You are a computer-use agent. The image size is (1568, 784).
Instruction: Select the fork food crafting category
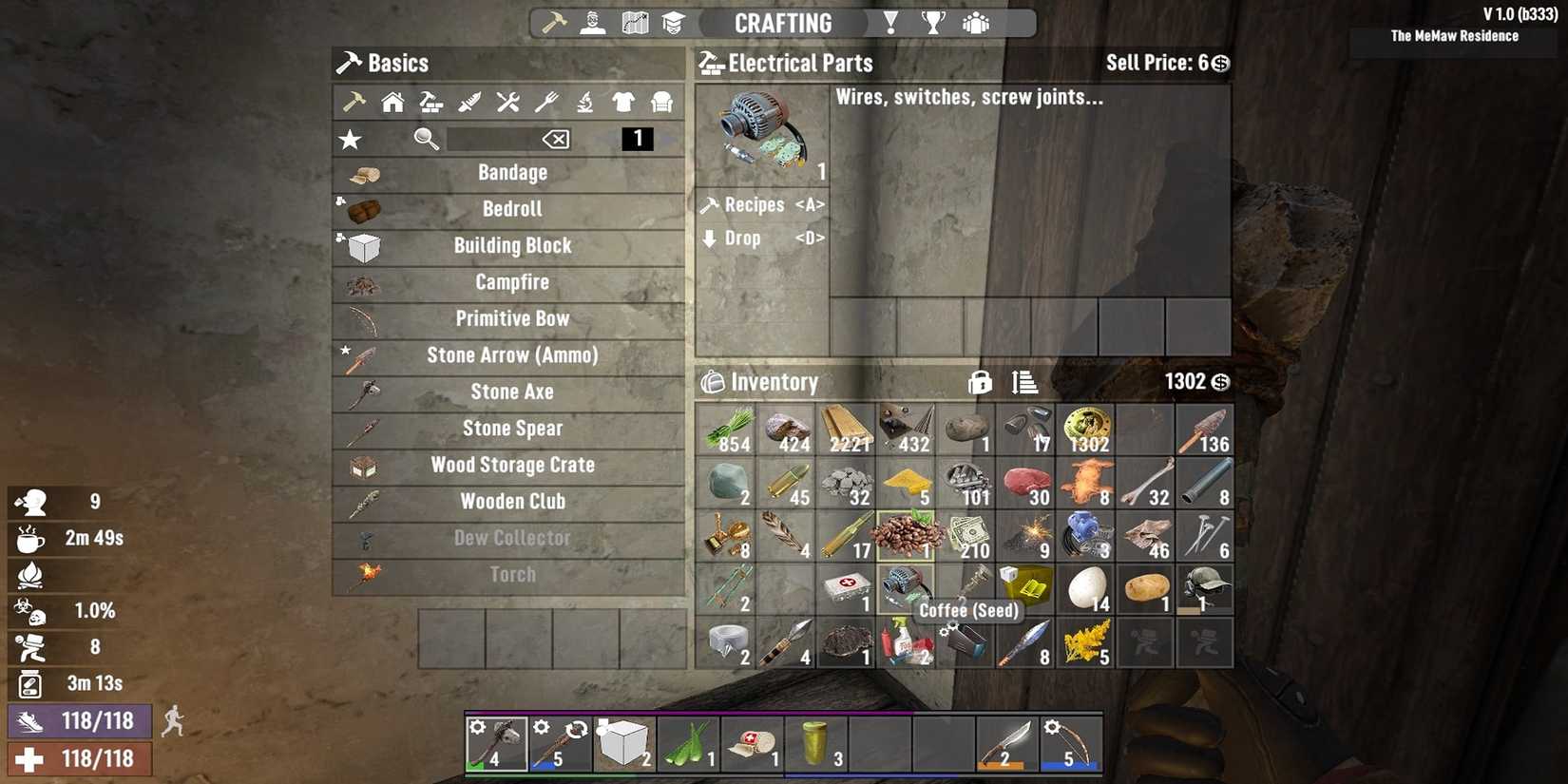point(546,102)
